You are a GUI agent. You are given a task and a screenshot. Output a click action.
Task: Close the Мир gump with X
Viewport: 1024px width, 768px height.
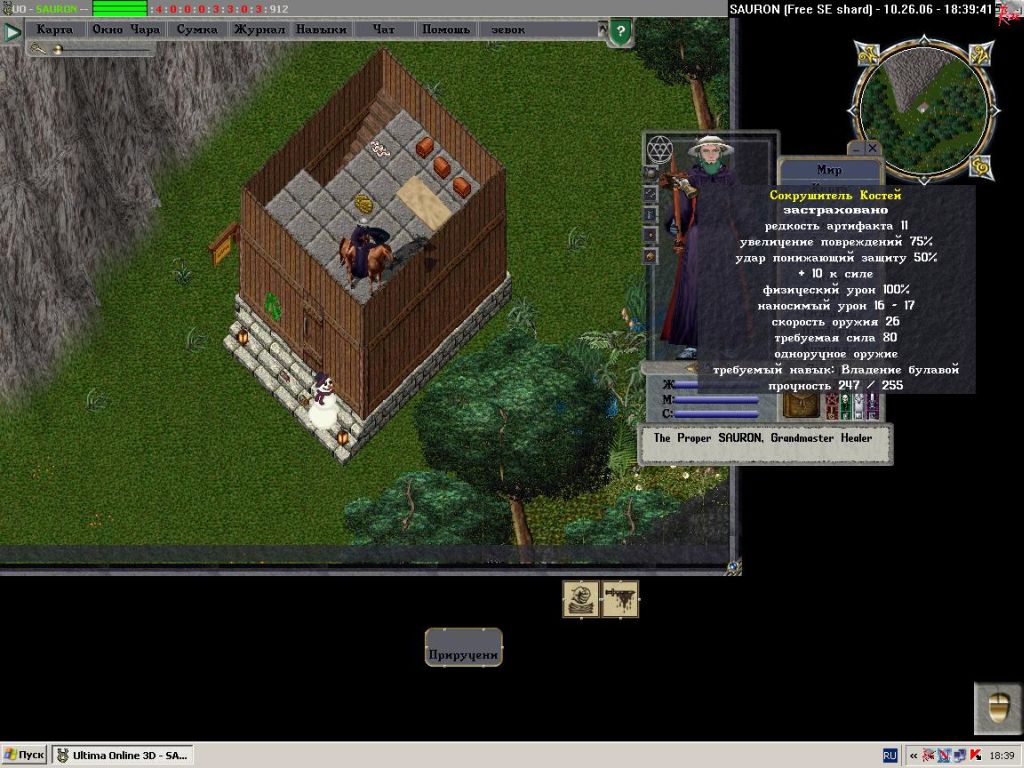[x=872, y=148]
